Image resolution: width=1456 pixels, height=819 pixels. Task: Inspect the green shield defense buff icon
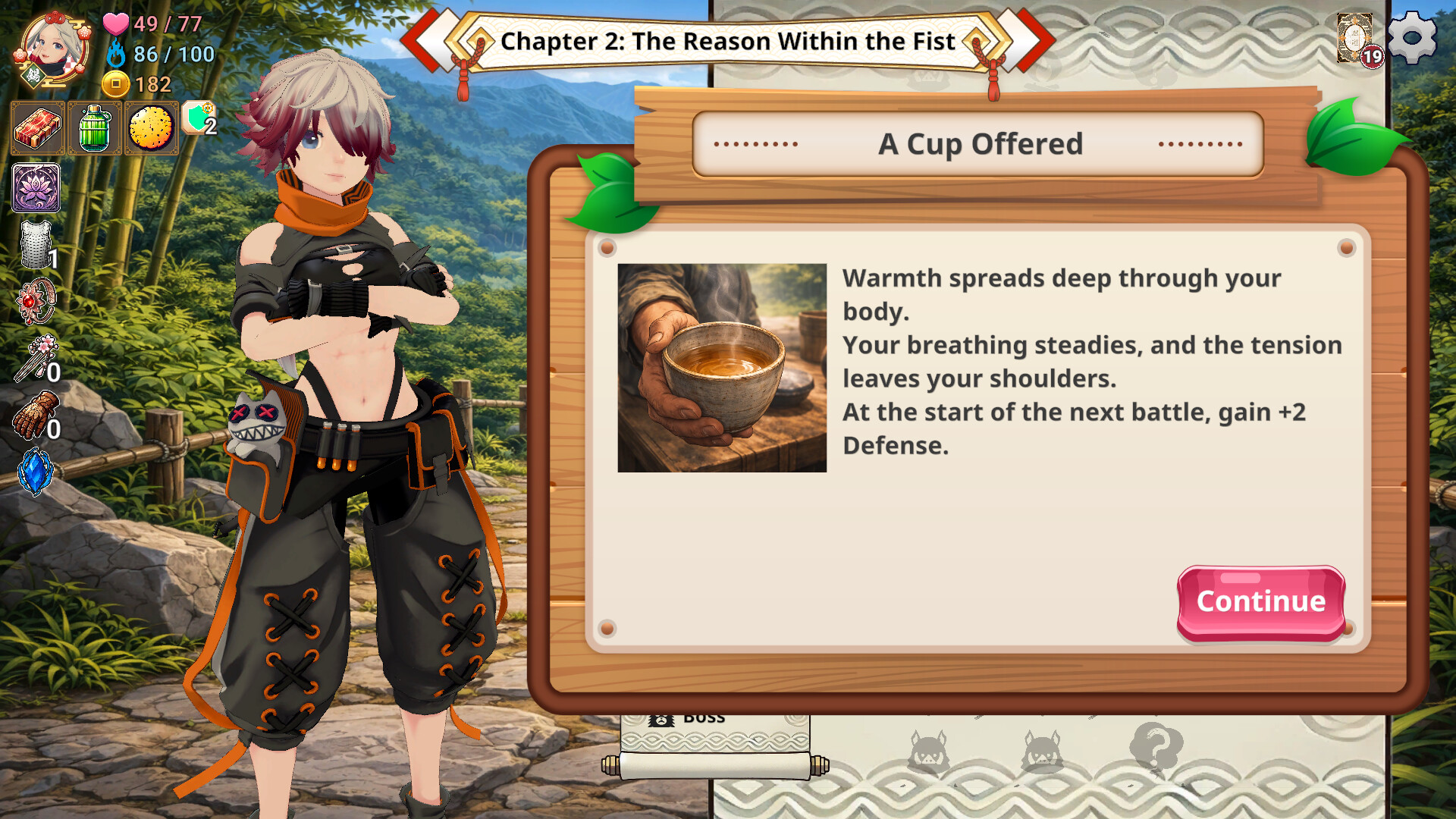(x=199, y=119)
